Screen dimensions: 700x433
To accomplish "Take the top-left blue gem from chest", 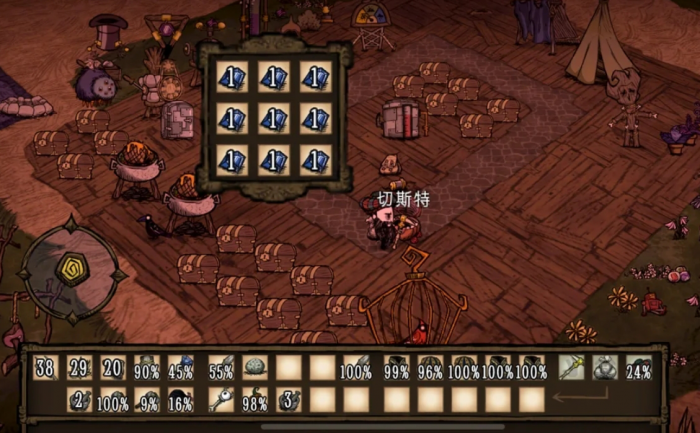I will [x=231, y=77].
